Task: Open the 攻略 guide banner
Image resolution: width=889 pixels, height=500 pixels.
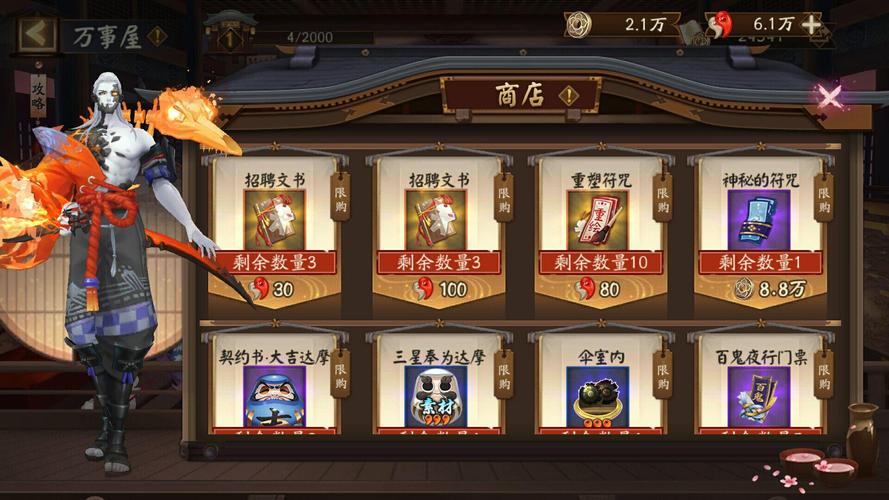Action: [x=38, y=97]
